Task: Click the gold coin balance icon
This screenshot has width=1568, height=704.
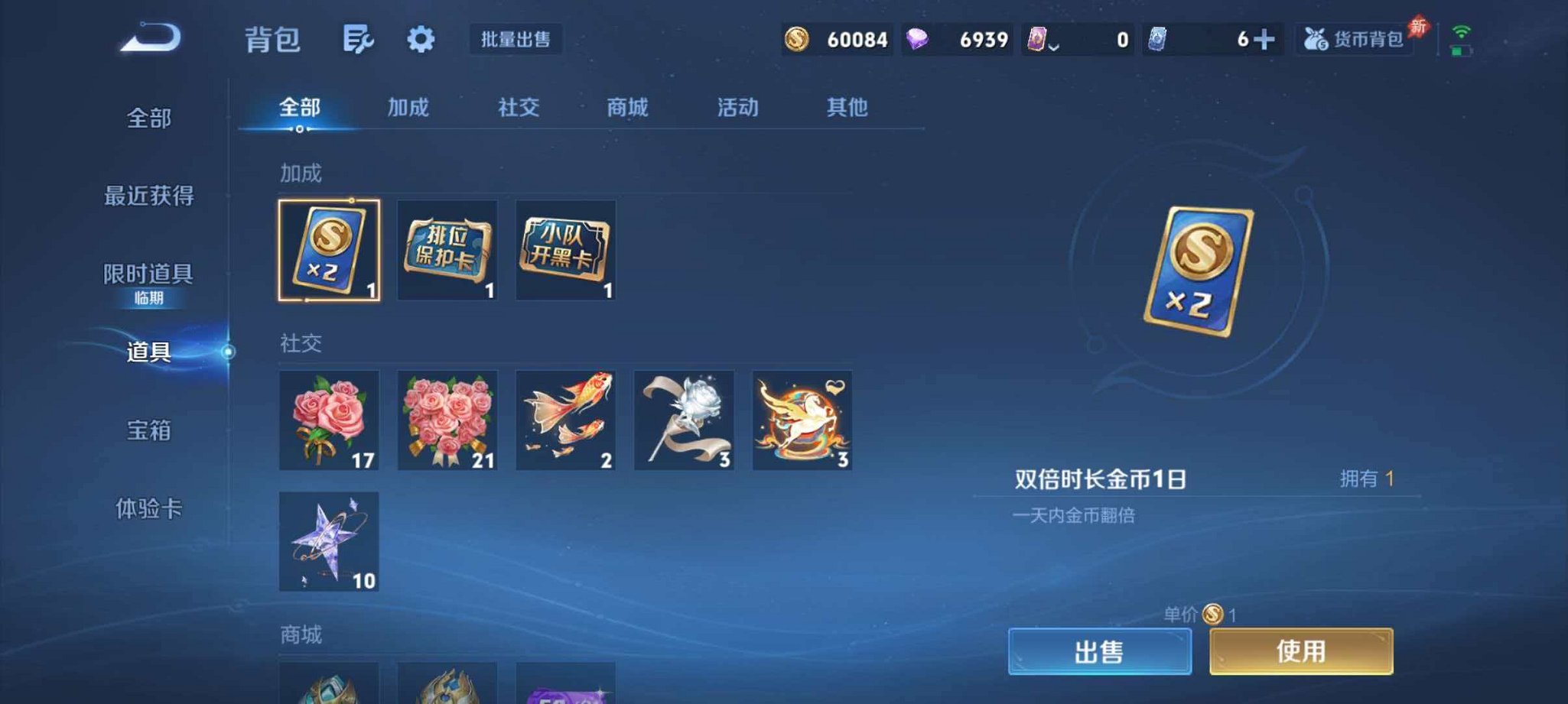Action: tap(797, 38)
